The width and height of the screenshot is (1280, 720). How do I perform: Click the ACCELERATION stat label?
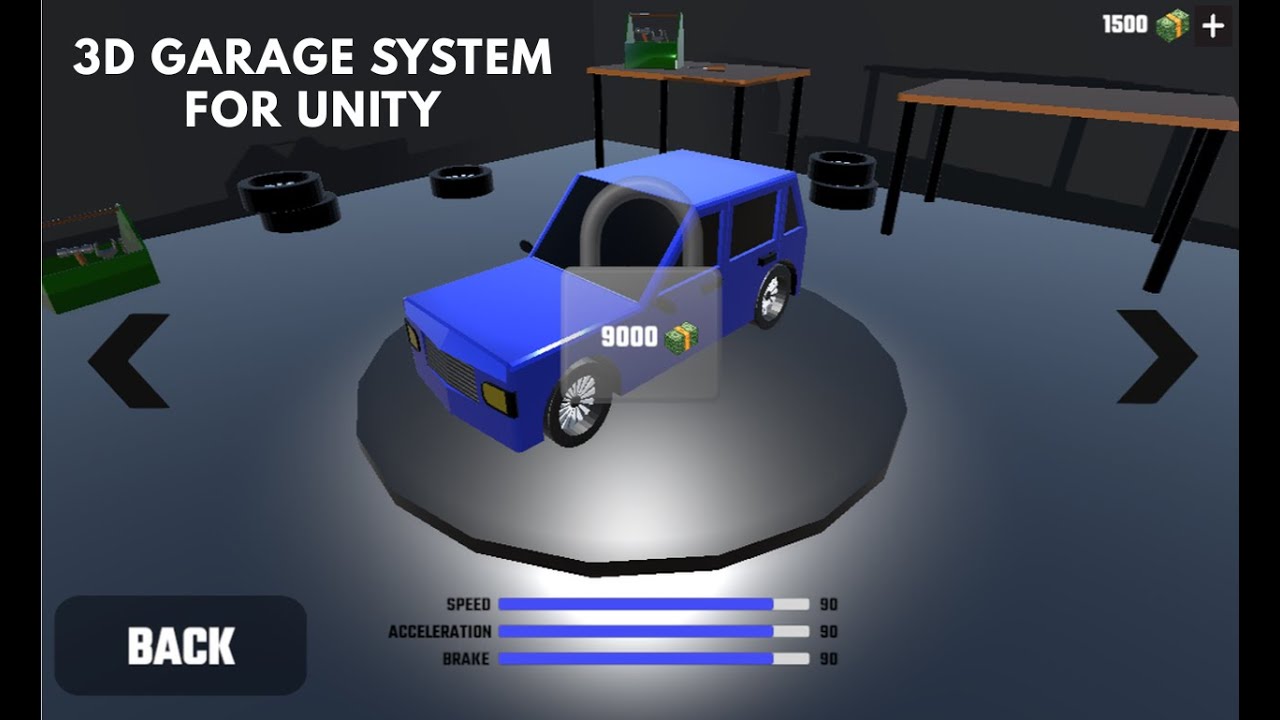click(x=439, y=631)
